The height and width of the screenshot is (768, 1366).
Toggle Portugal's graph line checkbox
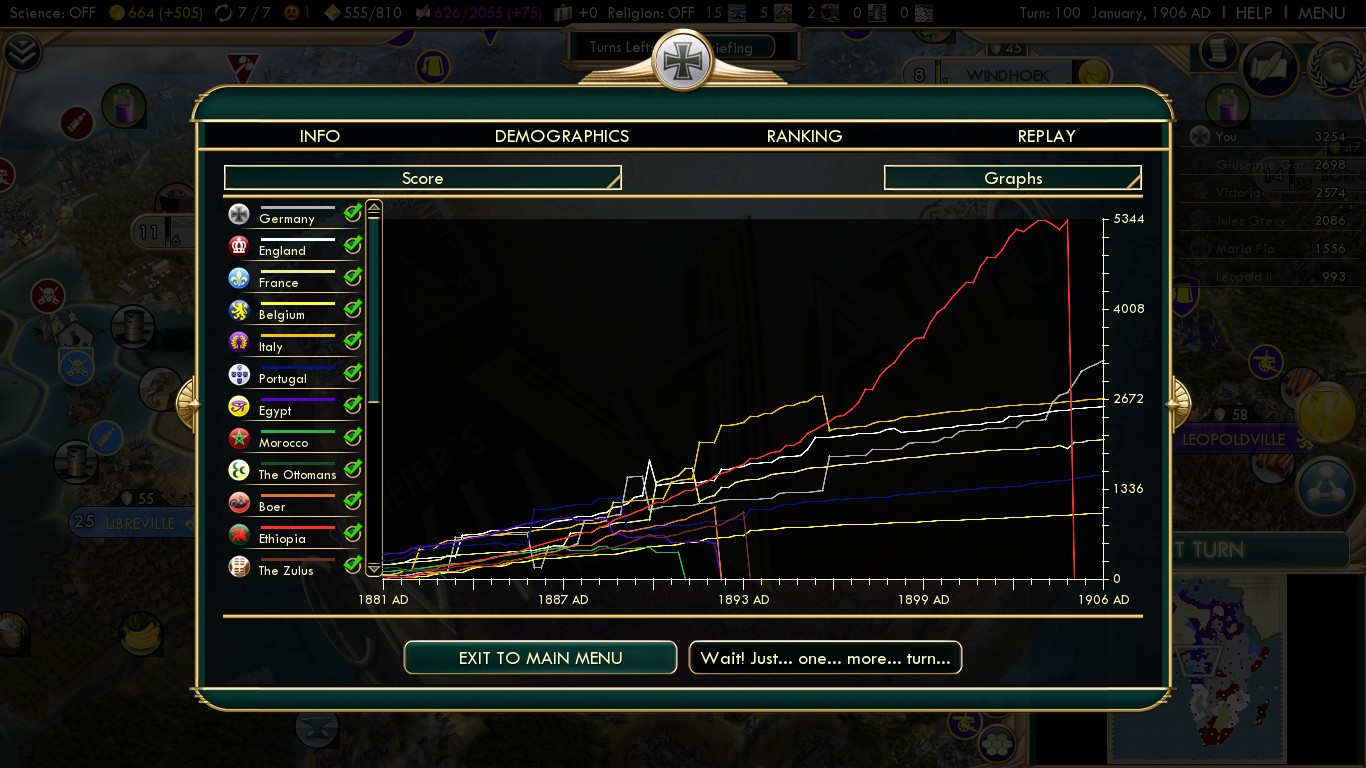click(x=353, y=373)
